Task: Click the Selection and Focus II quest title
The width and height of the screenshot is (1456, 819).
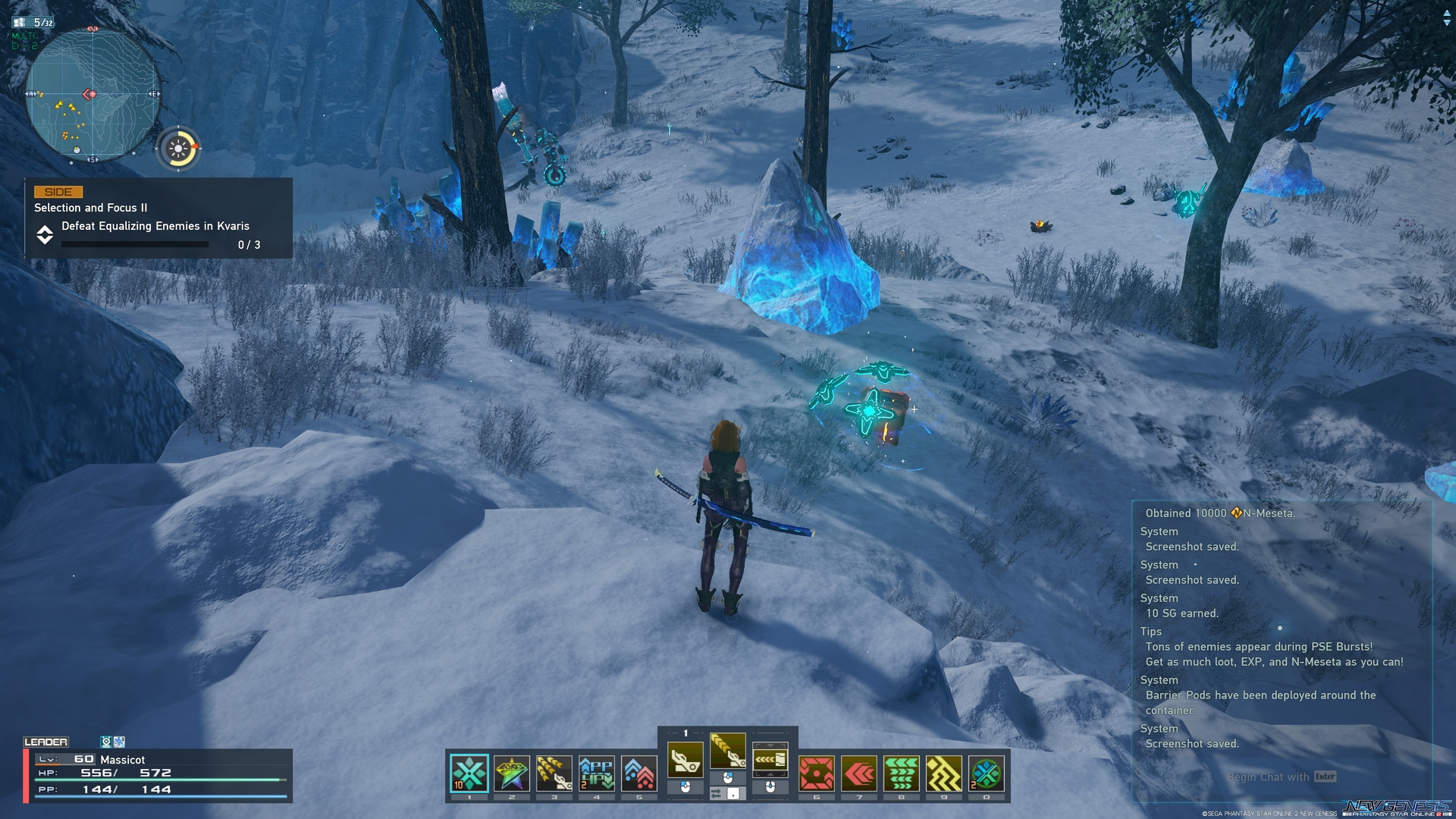Action: tap(90, 207)
